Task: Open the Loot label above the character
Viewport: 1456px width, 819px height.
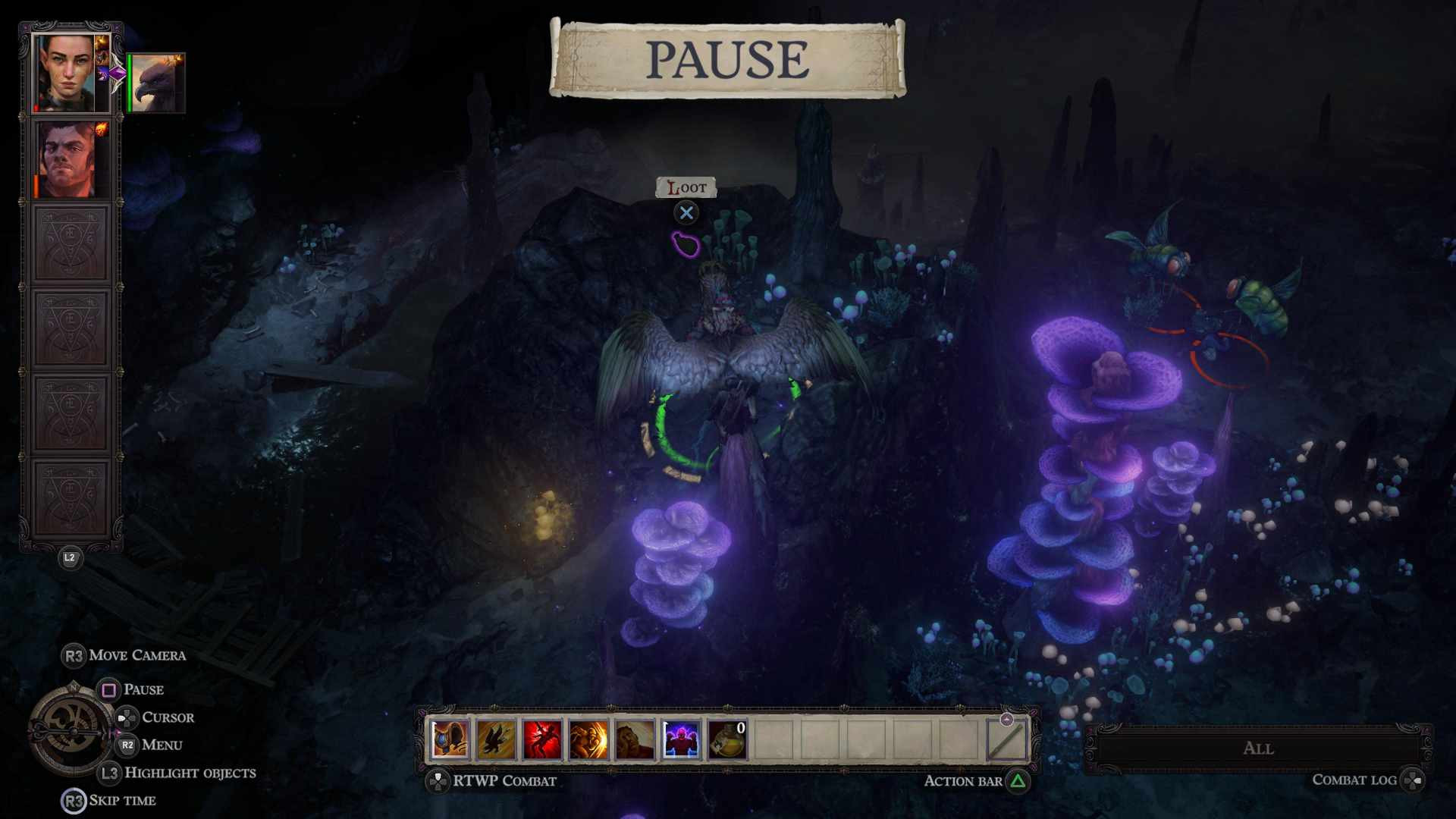Action: tap(686, 187)
